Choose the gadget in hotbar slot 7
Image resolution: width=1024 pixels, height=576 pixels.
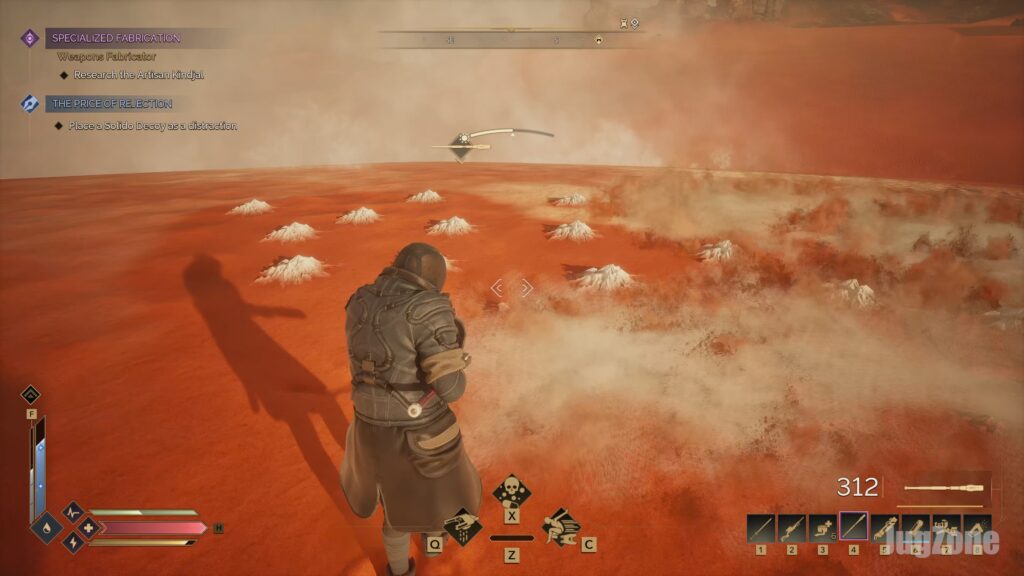945,527
